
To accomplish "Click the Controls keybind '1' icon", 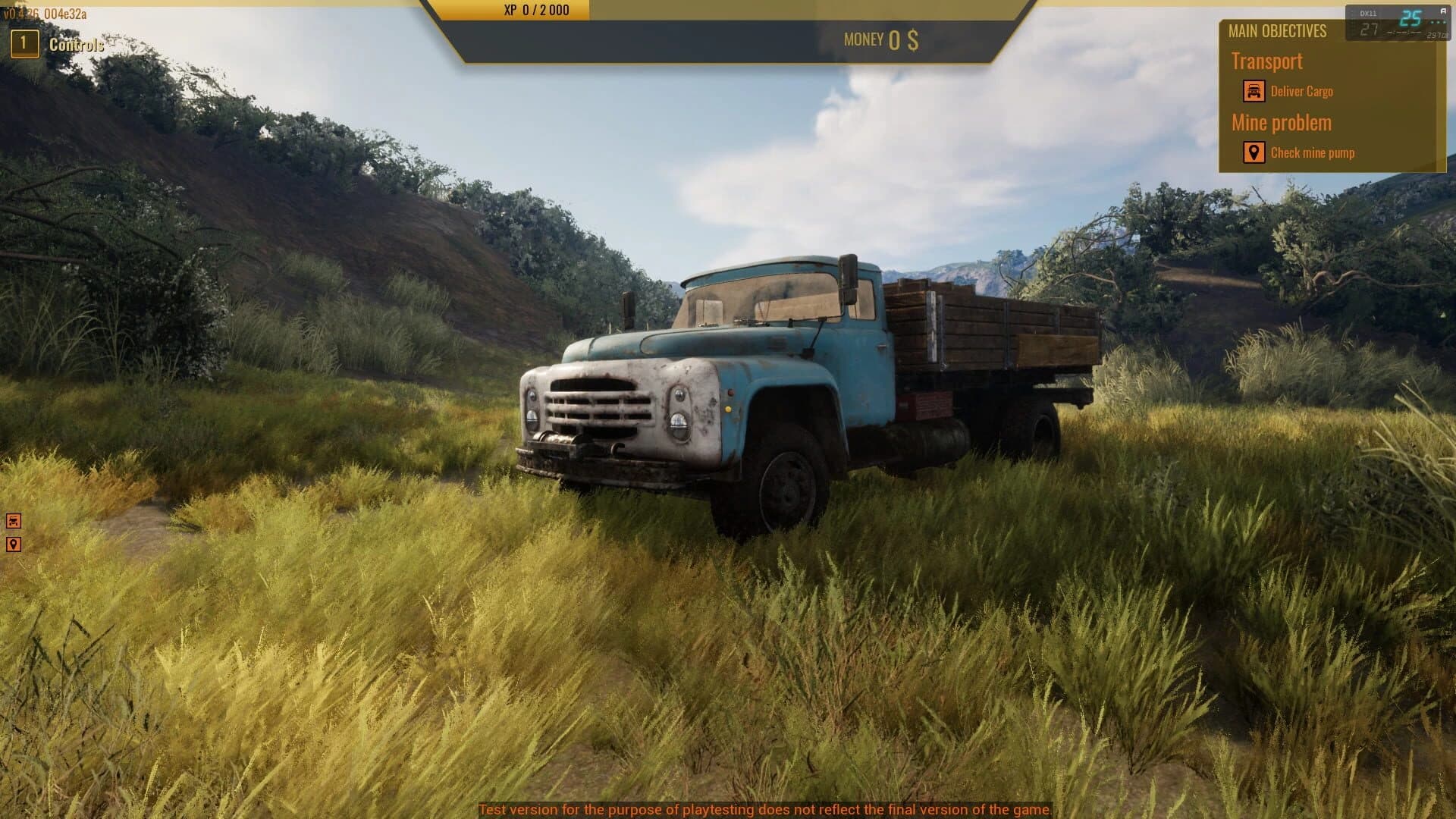I will pos(24,44).
